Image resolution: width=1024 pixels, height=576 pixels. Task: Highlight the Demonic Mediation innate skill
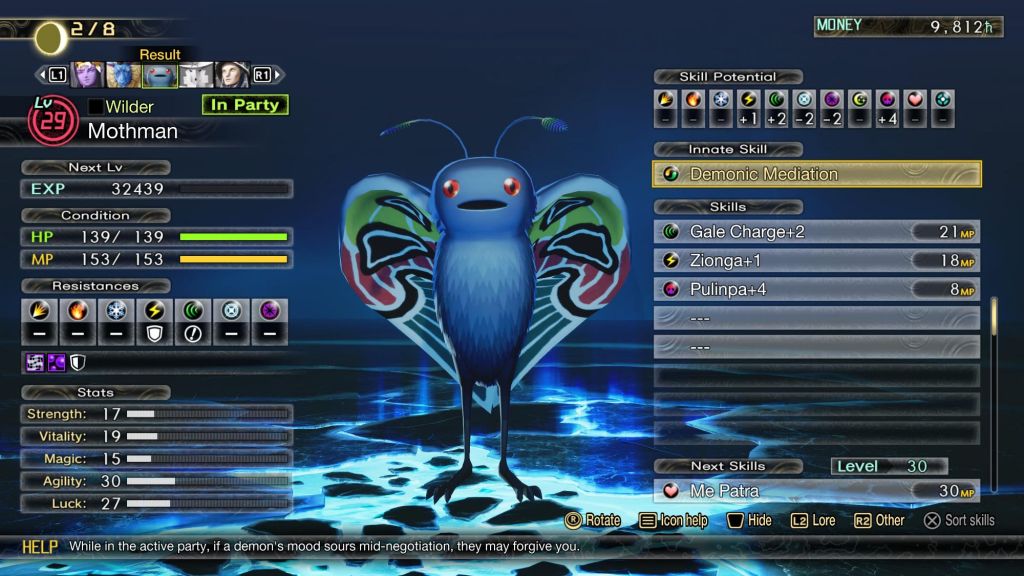click(817, 174)
